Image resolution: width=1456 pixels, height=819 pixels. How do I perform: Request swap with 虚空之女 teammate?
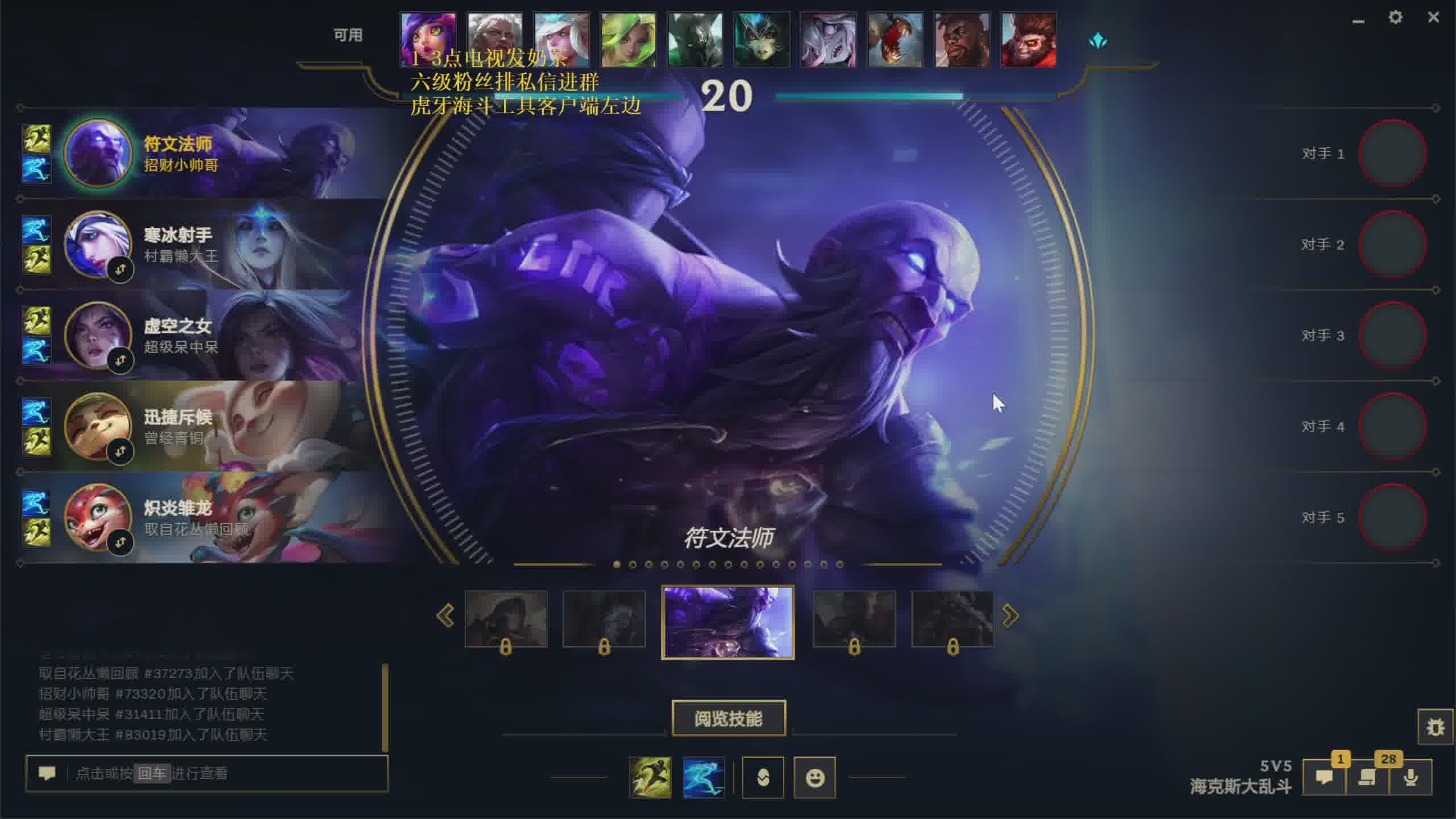tap(120, 361)
